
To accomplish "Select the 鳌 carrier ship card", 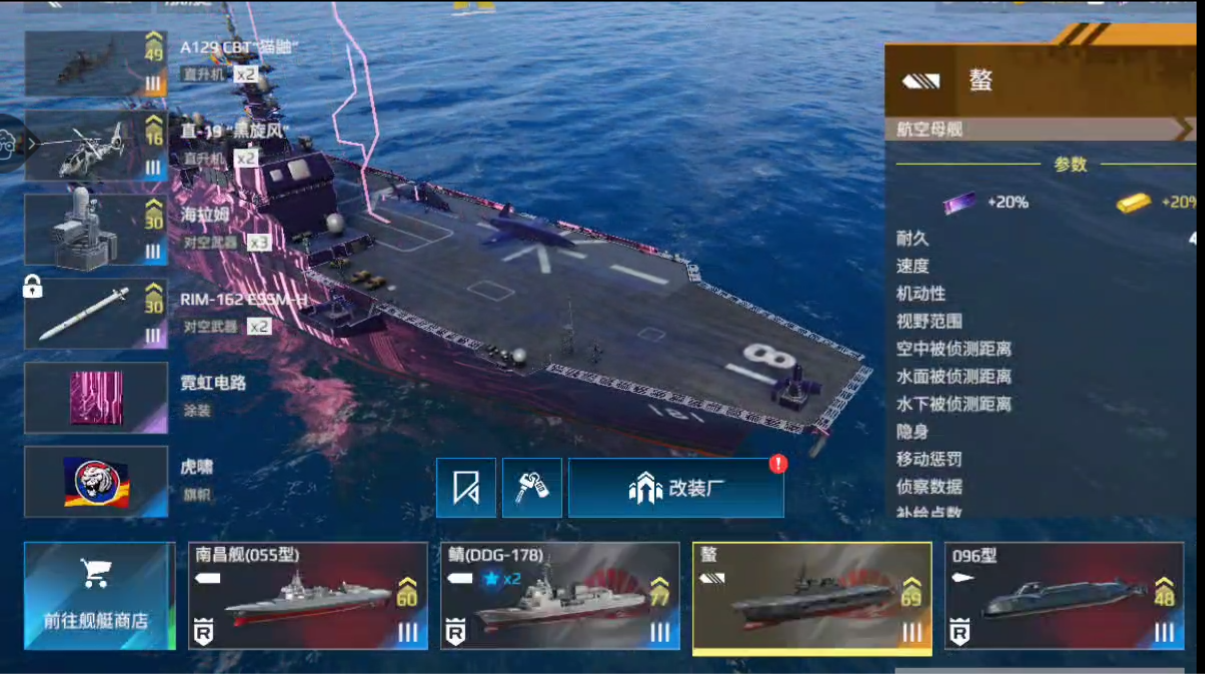I will 812,597.
